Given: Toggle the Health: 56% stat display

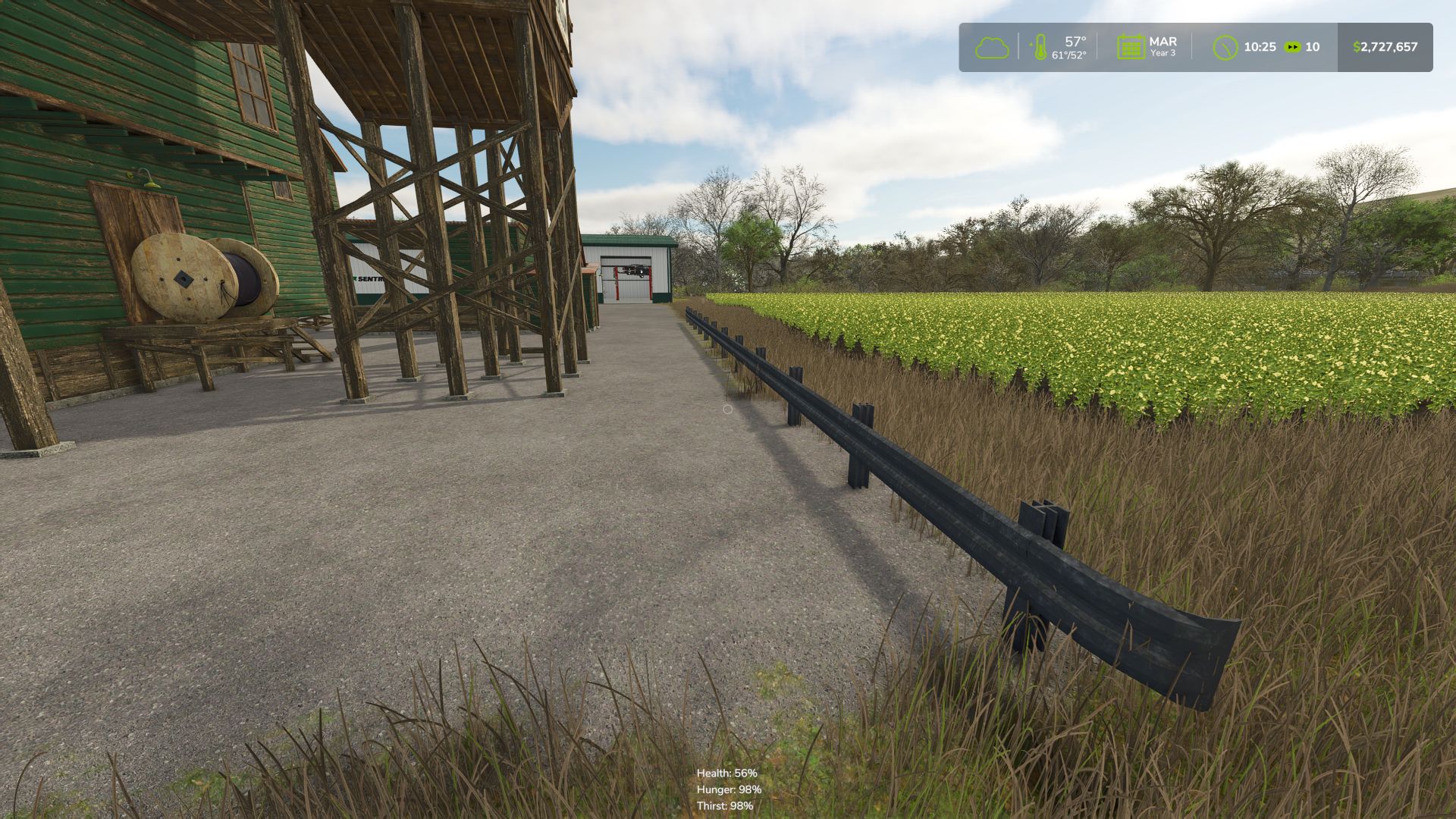Looking at the screenshot, I should (726, 774).
